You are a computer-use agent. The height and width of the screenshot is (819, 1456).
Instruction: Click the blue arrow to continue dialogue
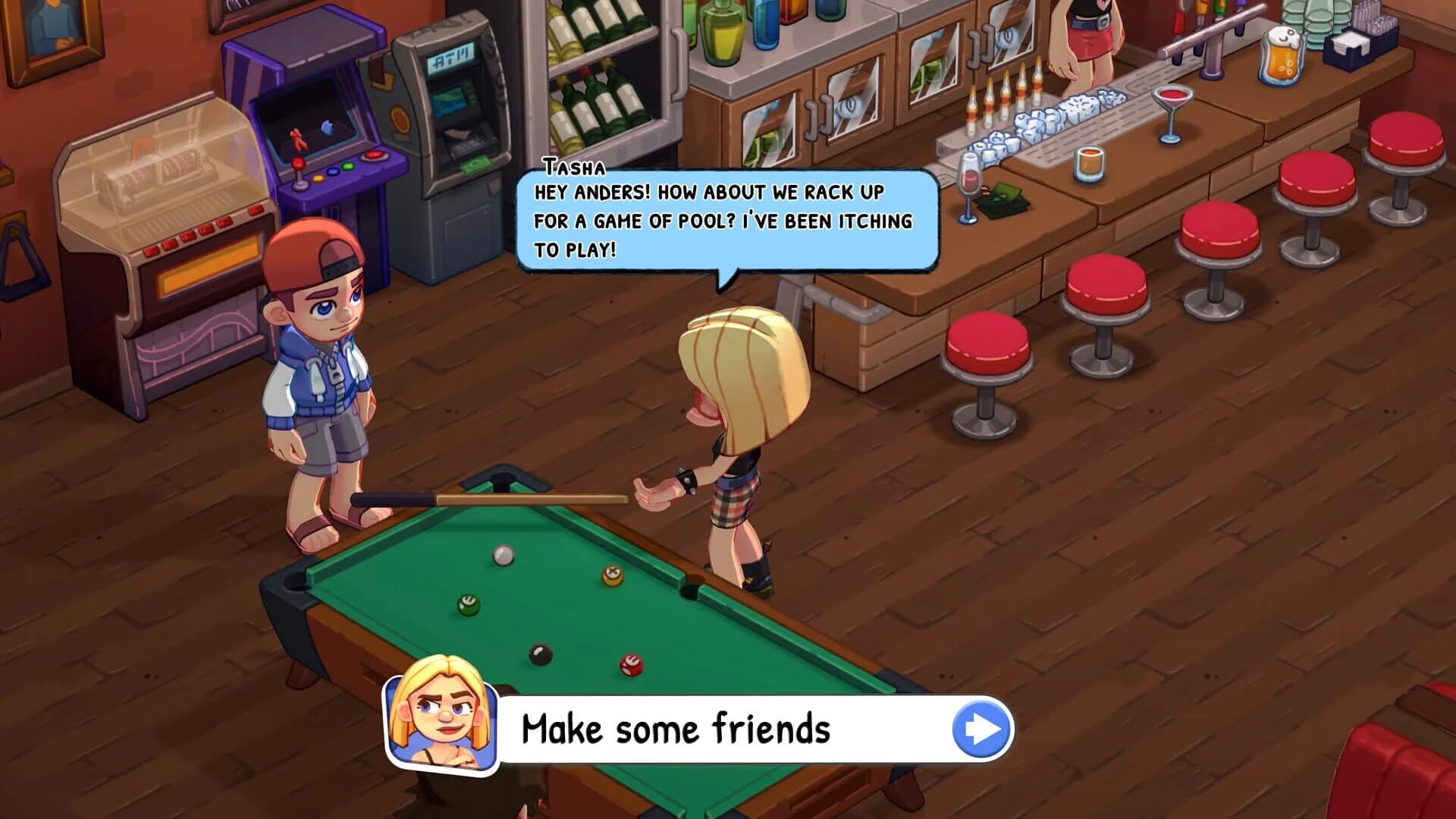point(981,726)
